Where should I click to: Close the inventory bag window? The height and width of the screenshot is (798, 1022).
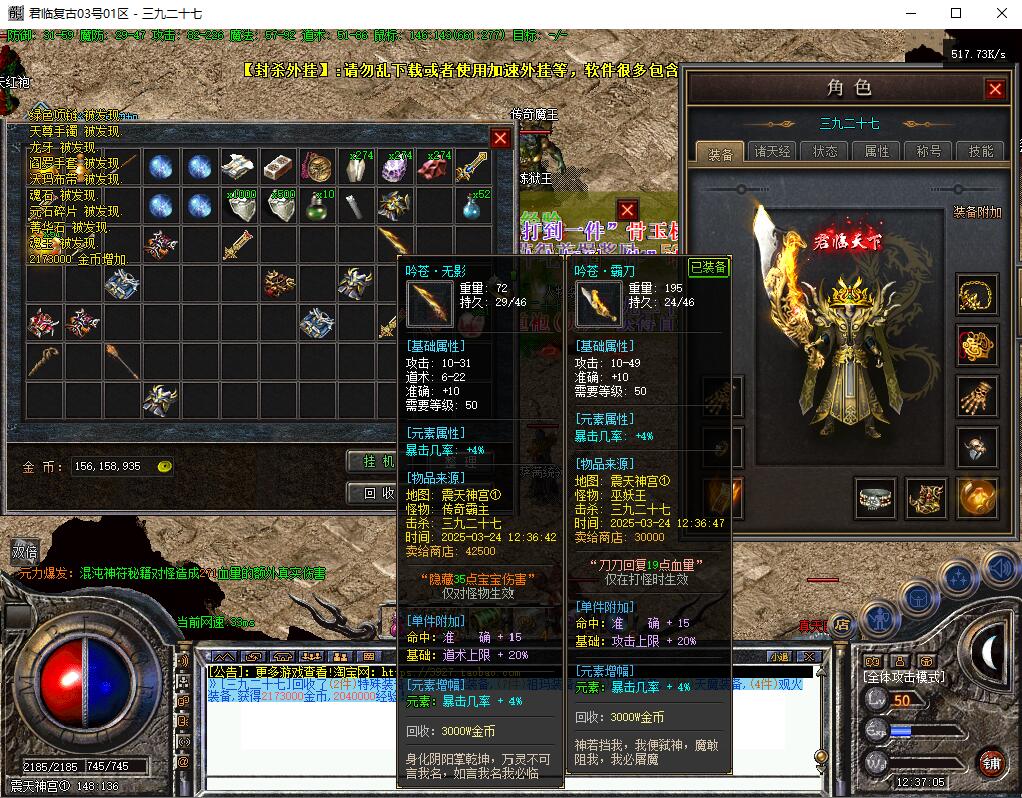pos(501,138)
